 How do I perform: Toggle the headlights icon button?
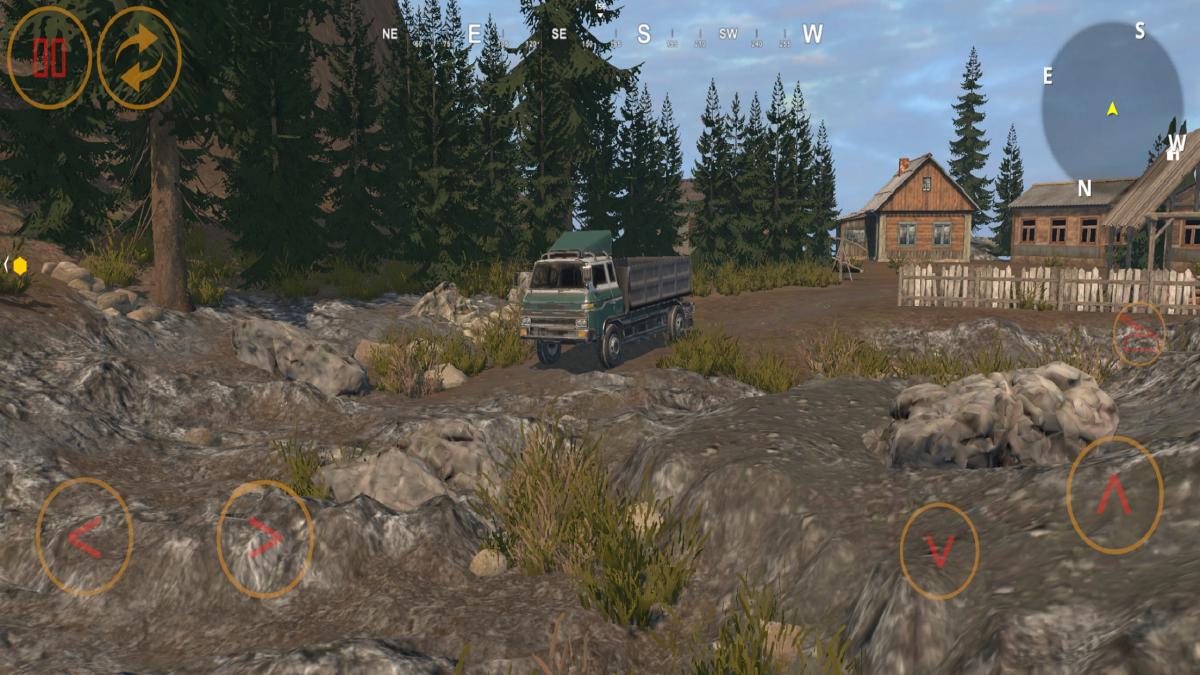[1139, 333]
